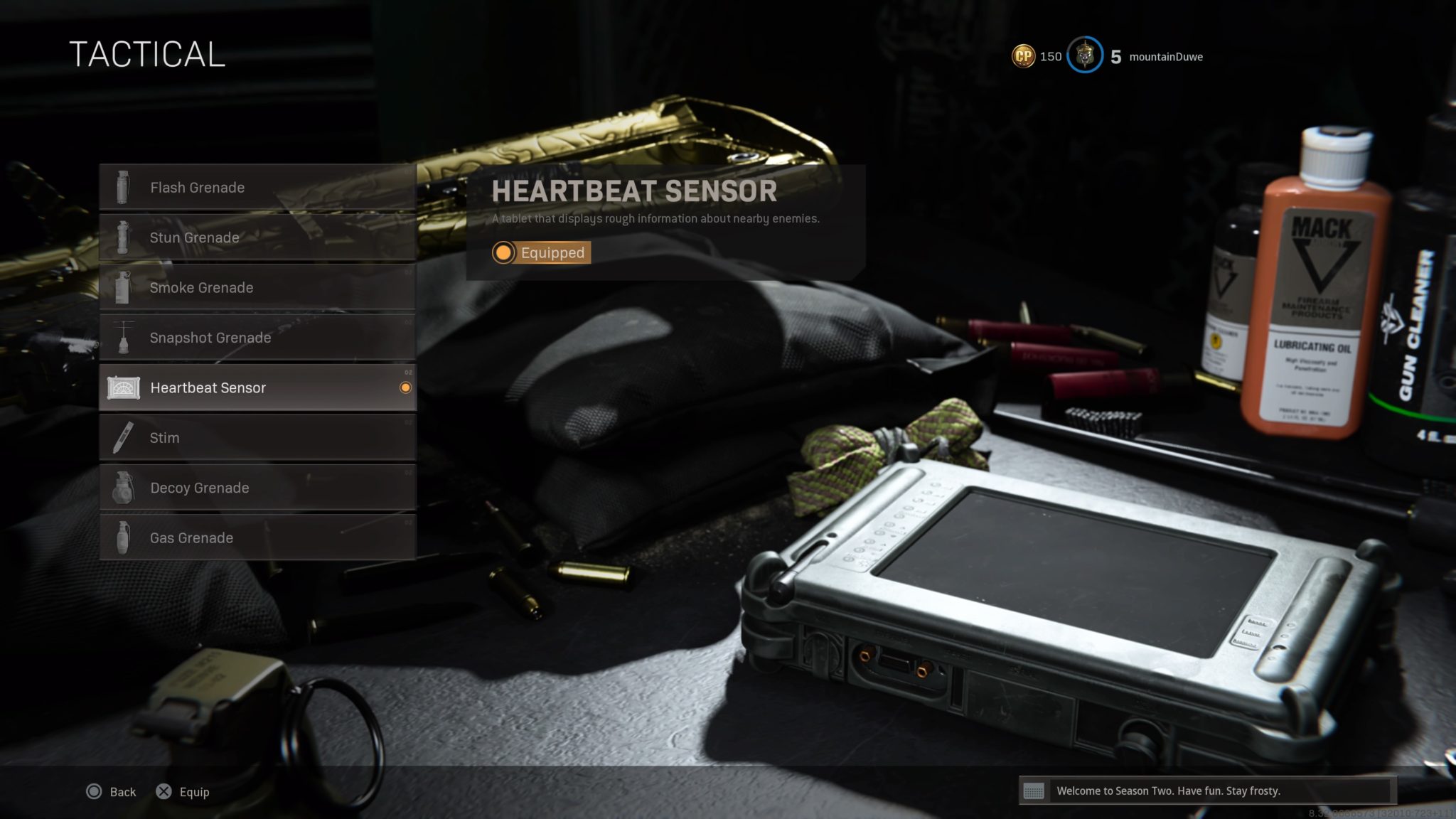Click the Back circle button icon
This screenshot has width=1456, height=819.
coord(93,791)
